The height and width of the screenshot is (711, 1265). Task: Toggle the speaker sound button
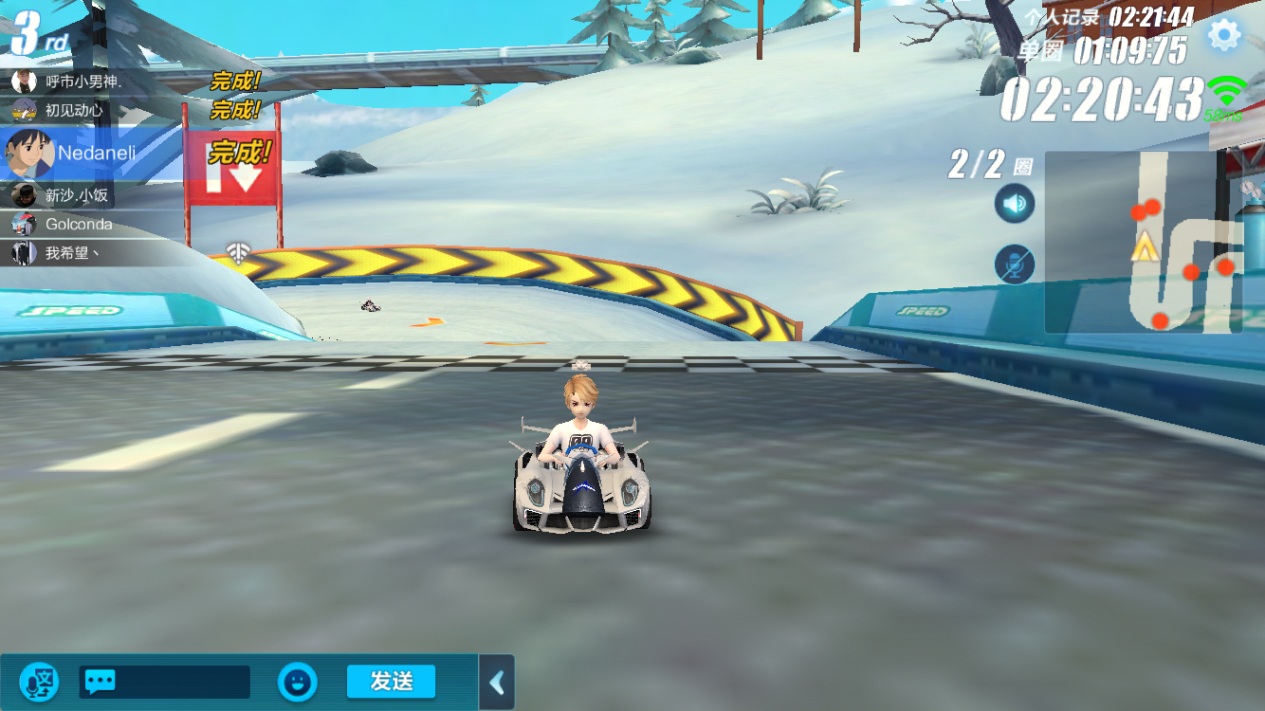(1014, 204)
